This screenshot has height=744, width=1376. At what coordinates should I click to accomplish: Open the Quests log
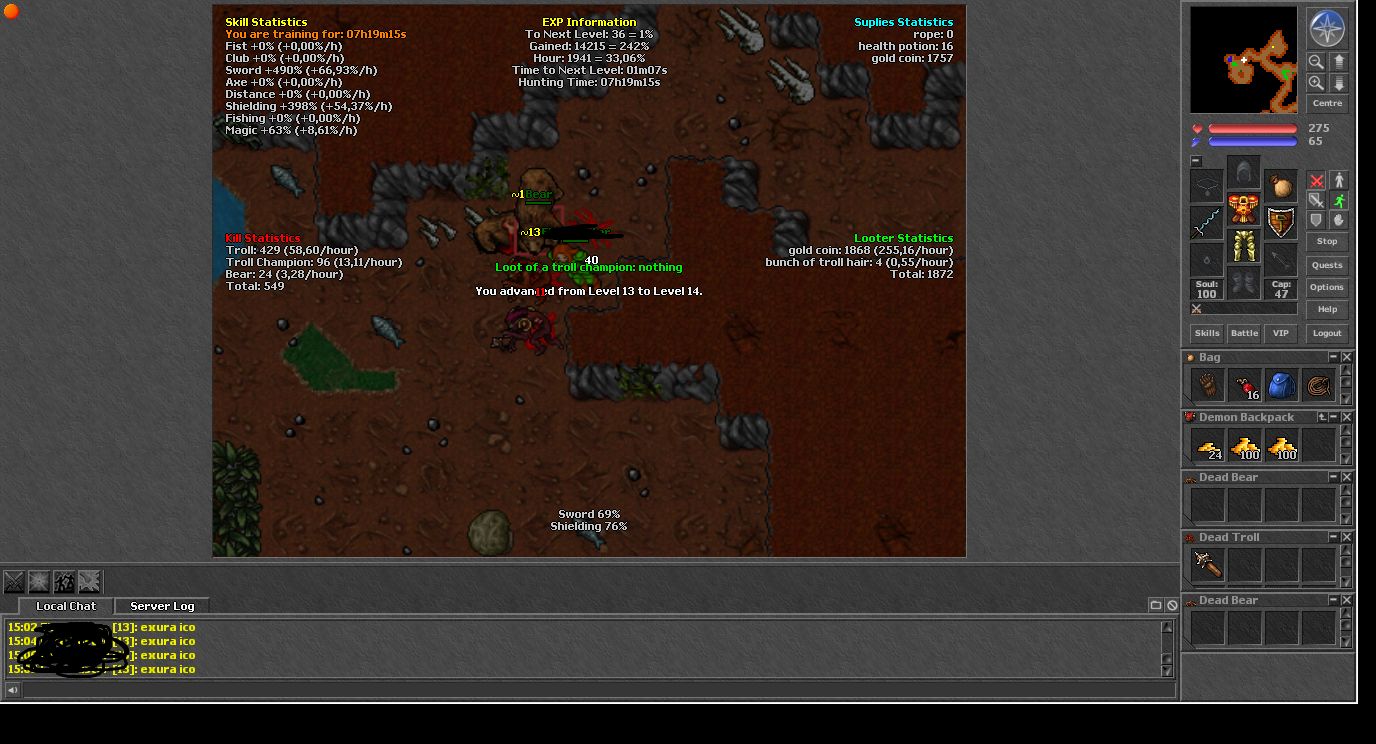point(1327,265)
